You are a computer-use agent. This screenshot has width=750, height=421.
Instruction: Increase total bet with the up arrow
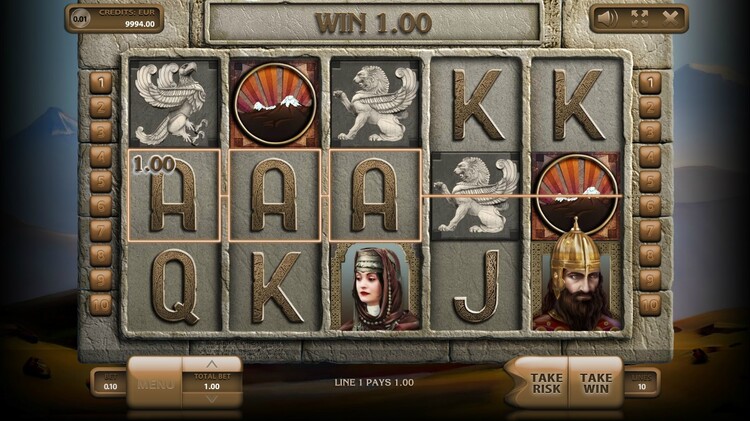pos(211,364)
